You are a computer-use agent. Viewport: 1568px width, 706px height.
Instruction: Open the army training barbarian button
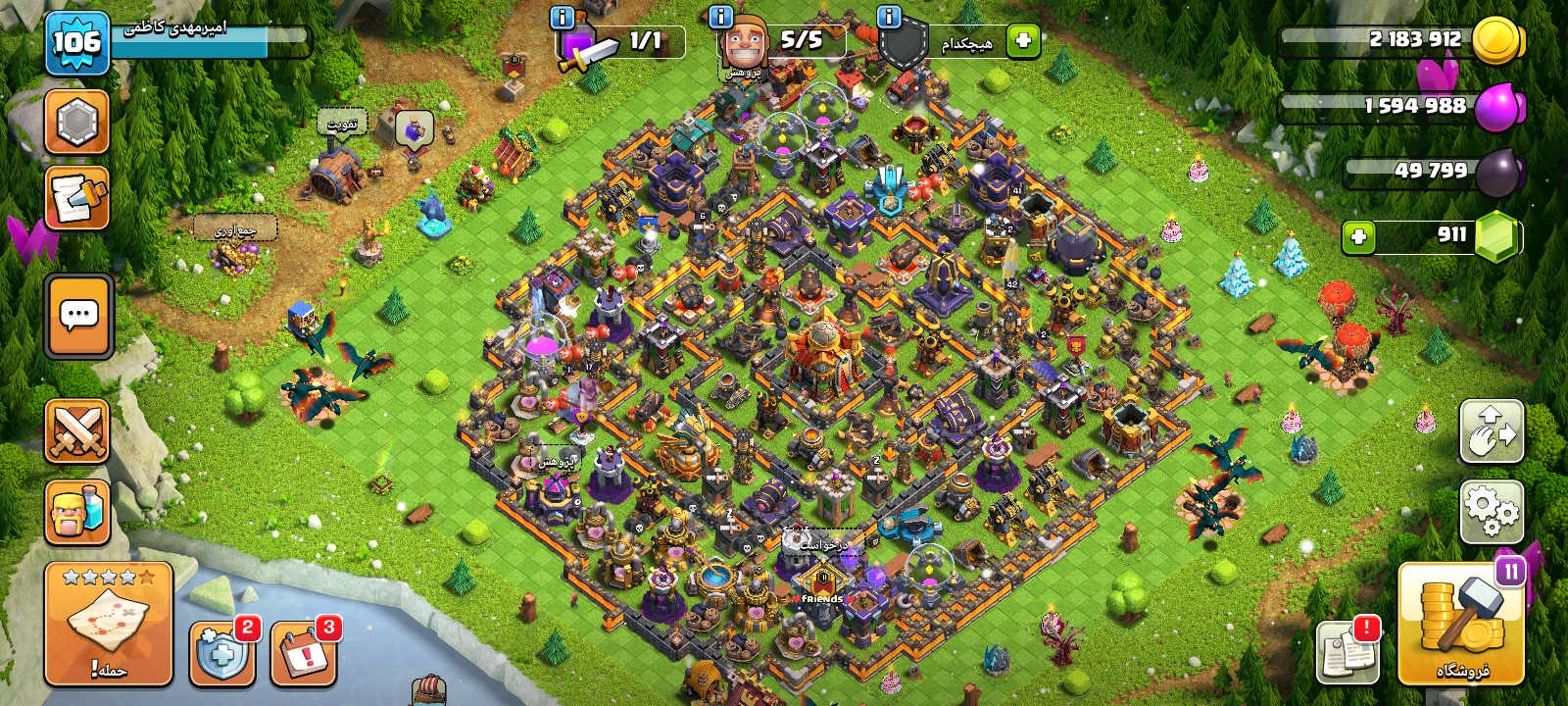(x=76, y=512)
